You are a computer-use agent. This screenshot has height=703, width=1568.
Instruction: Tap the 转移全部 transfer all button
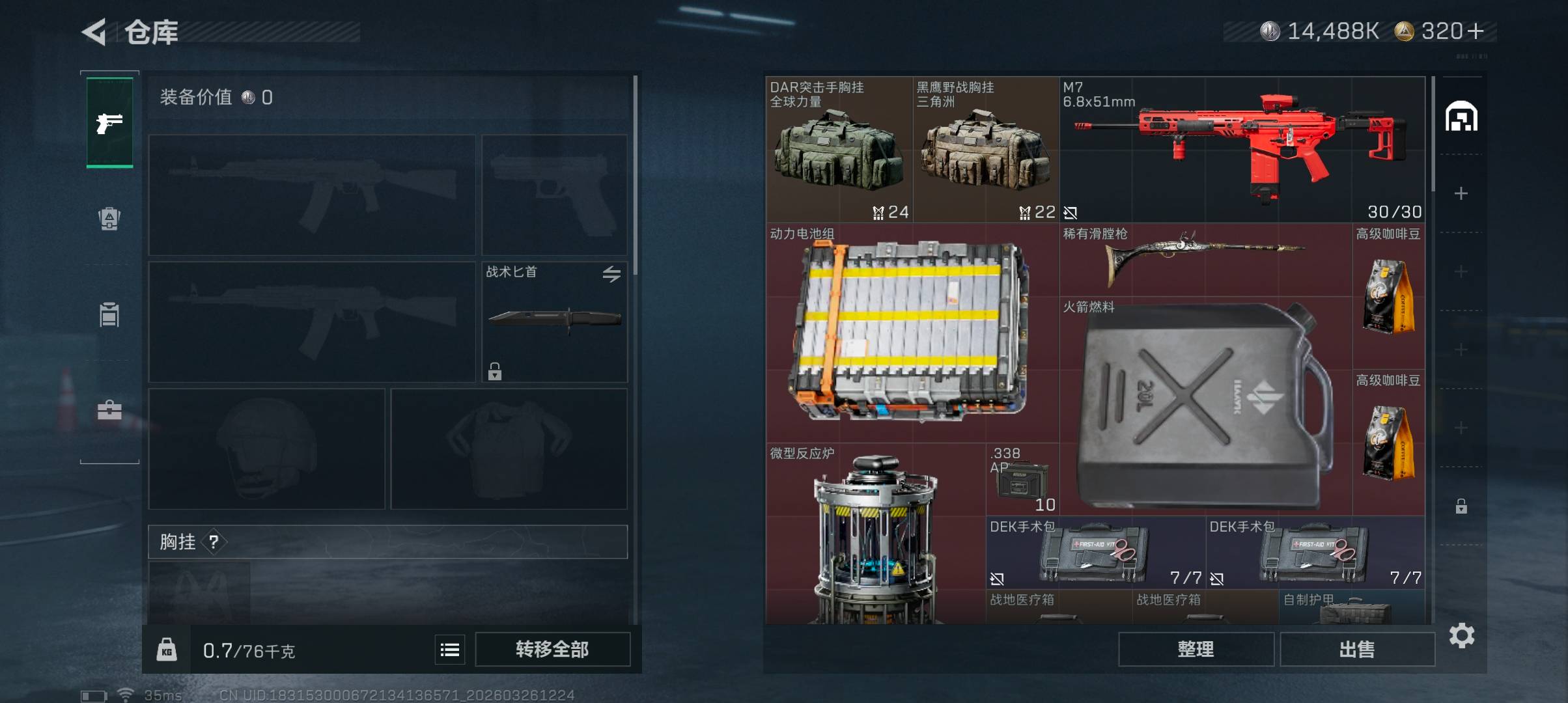point(552,649)
